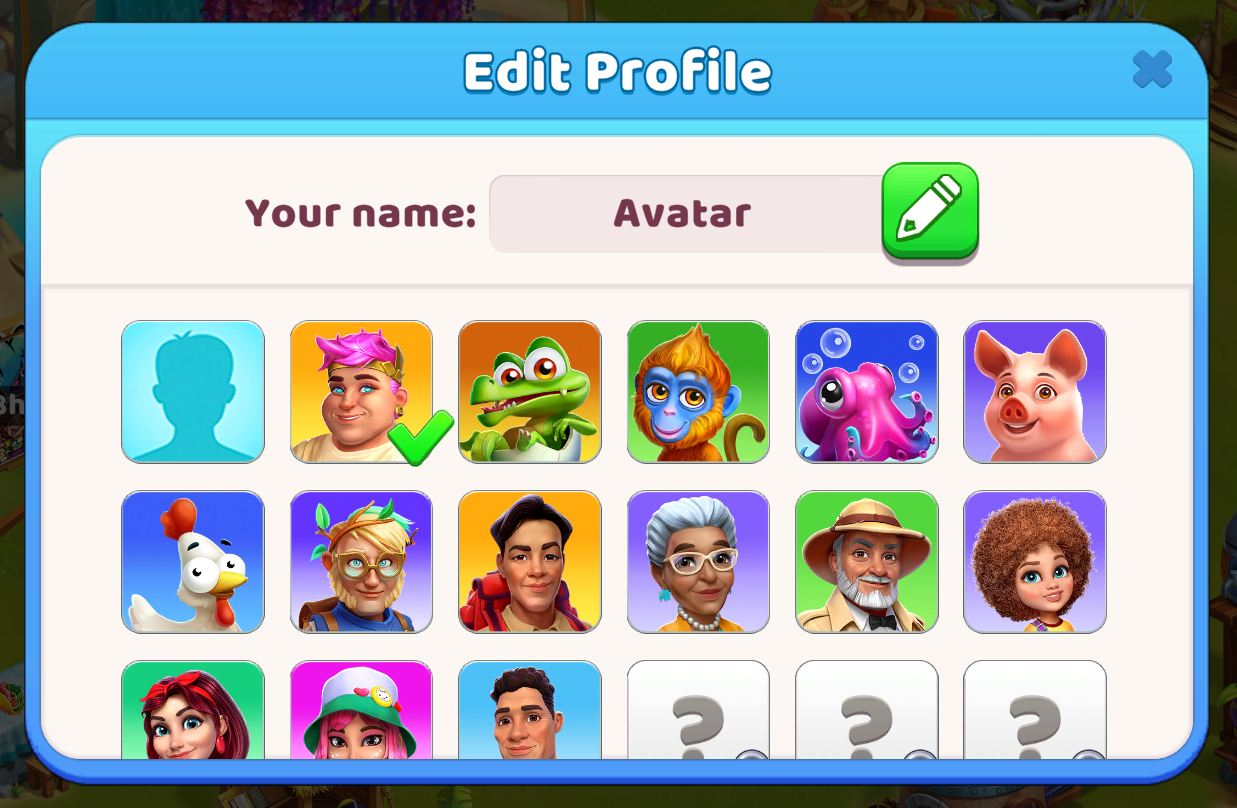Select the pink-haired girl in bucket hat

(361, 710)
